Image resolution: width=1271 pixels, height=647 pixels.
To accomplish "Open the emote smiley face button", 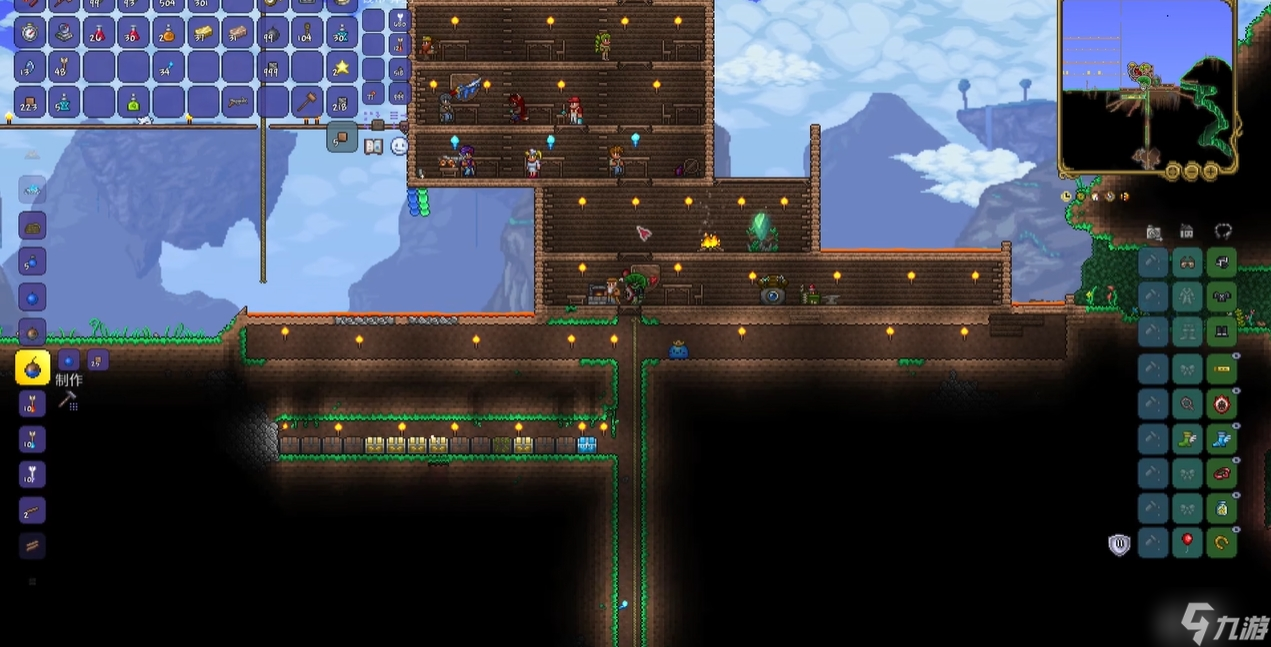I will coord(399,146).
